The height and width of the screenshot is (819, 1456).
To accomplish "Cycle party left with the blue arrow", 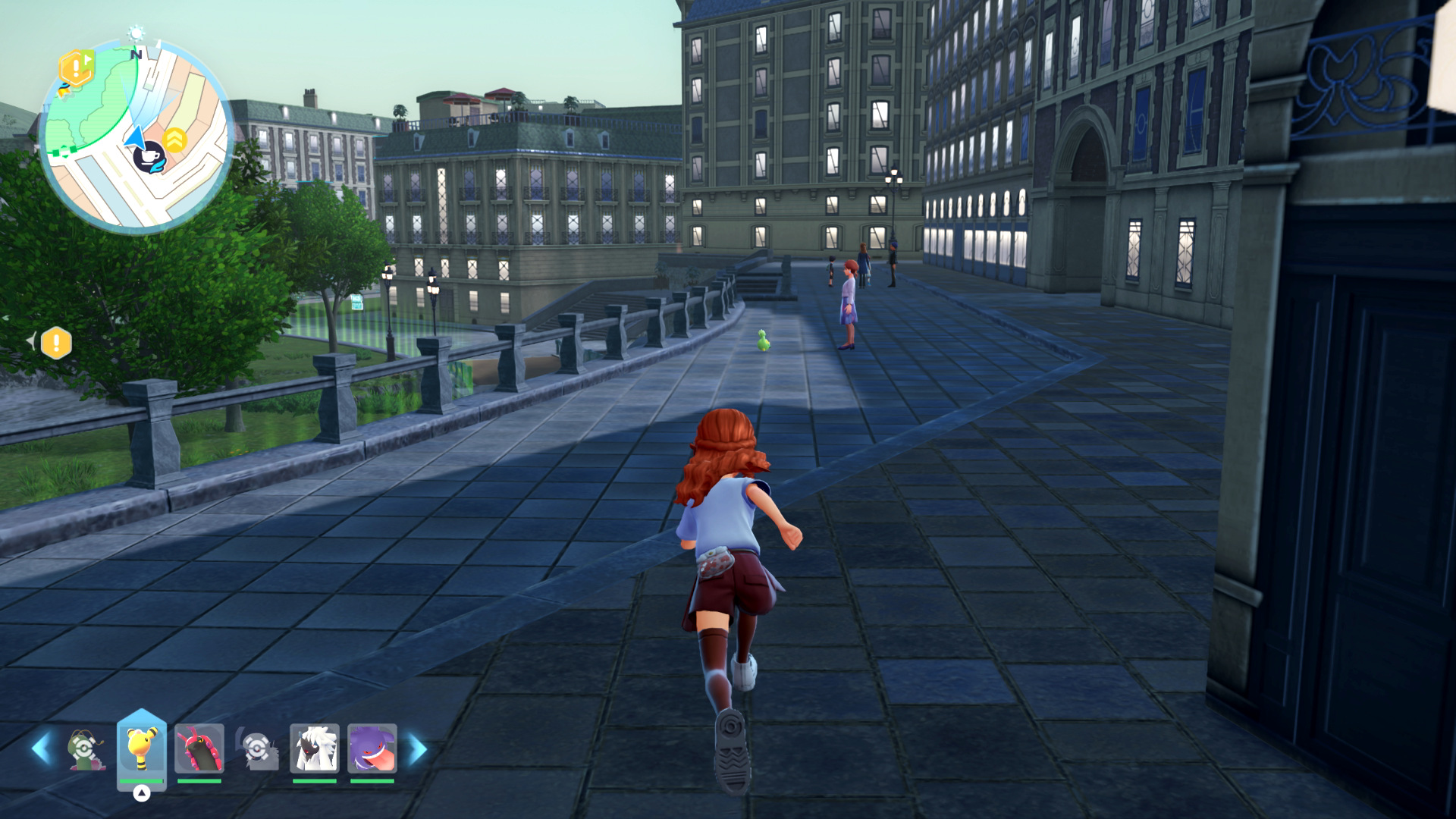I will [x=41, y=749].
